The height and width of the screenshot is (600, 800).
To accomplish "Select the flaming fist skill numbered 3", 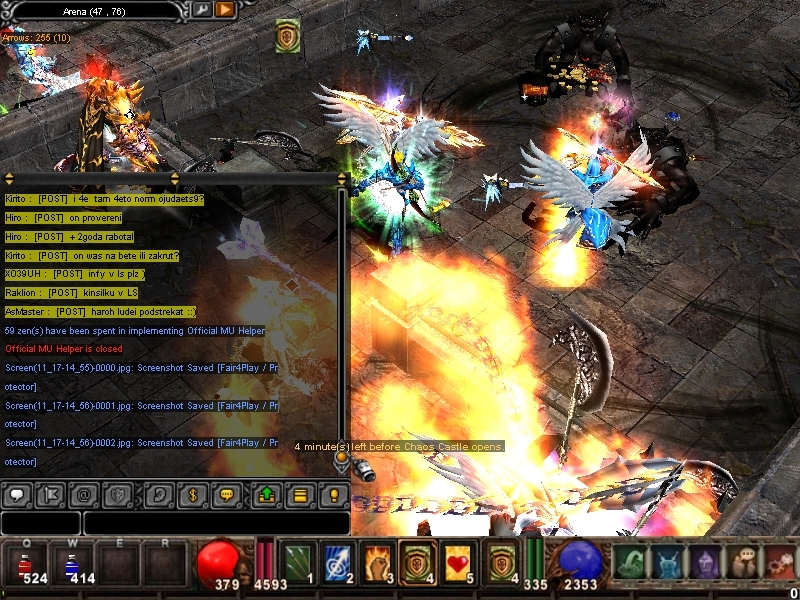I will 376,563.
